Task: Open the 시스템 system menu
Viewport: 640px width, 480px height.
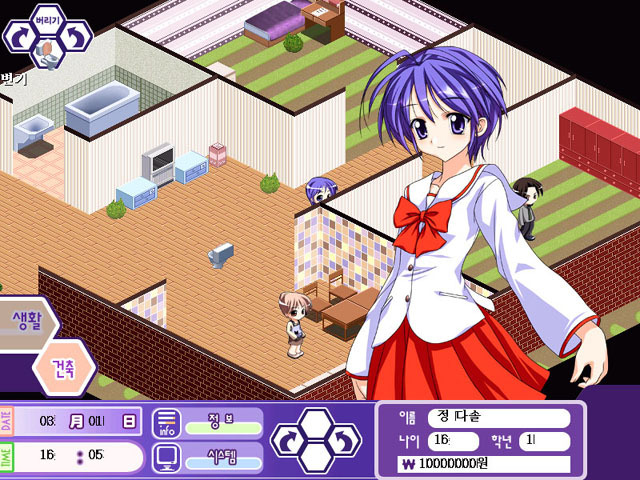Action: [x=222, y=457]
